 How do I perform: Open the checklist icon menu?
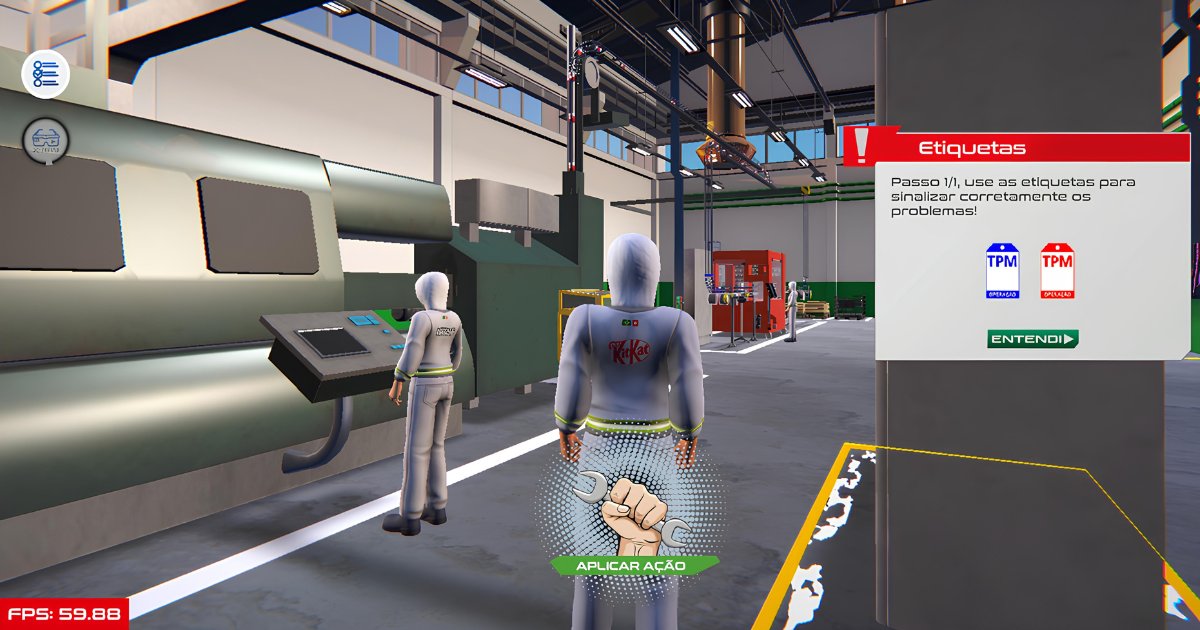pos(46,74)
